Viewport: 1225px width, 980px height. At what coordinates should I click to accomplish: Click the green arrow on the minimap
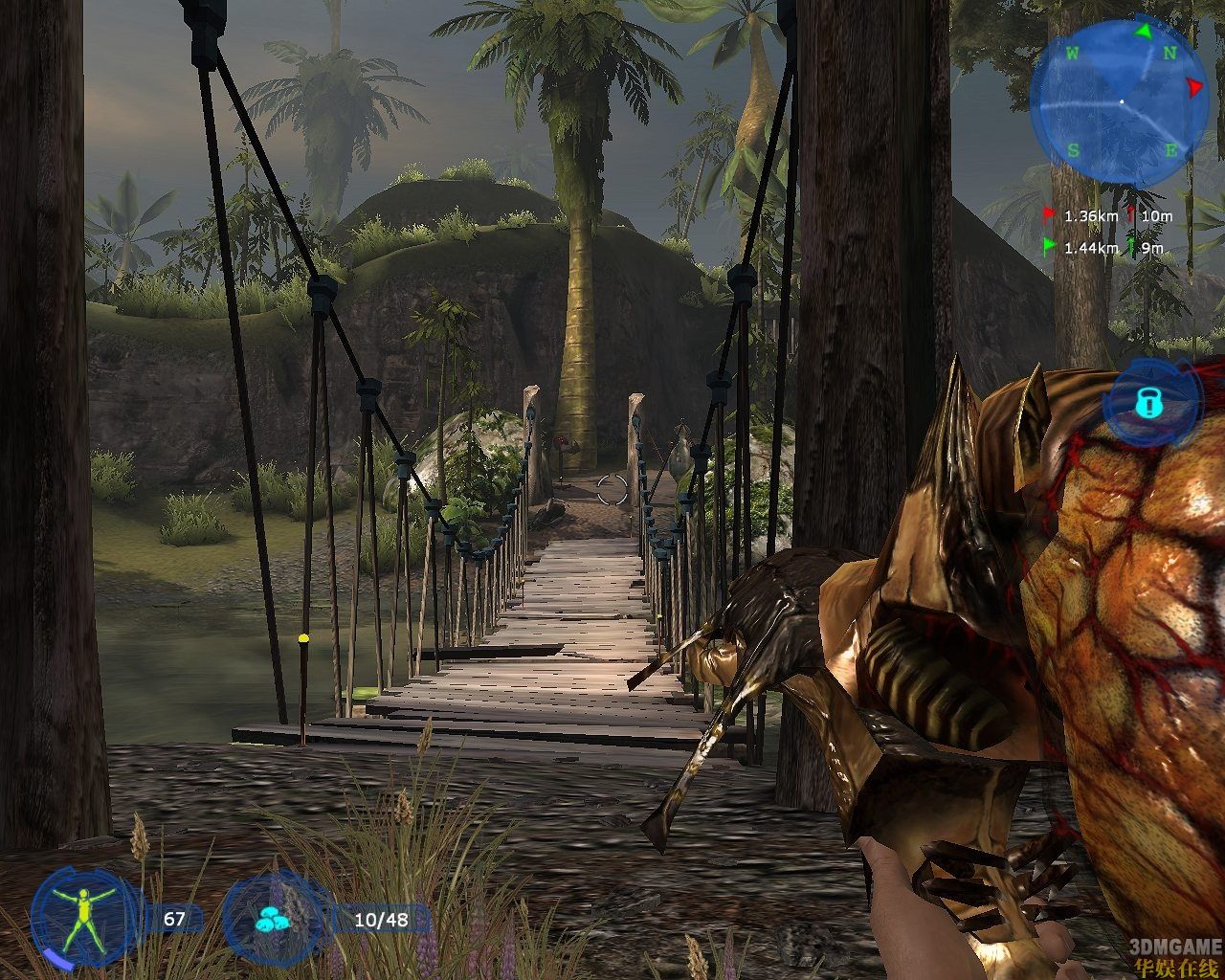click(1143, 31)
